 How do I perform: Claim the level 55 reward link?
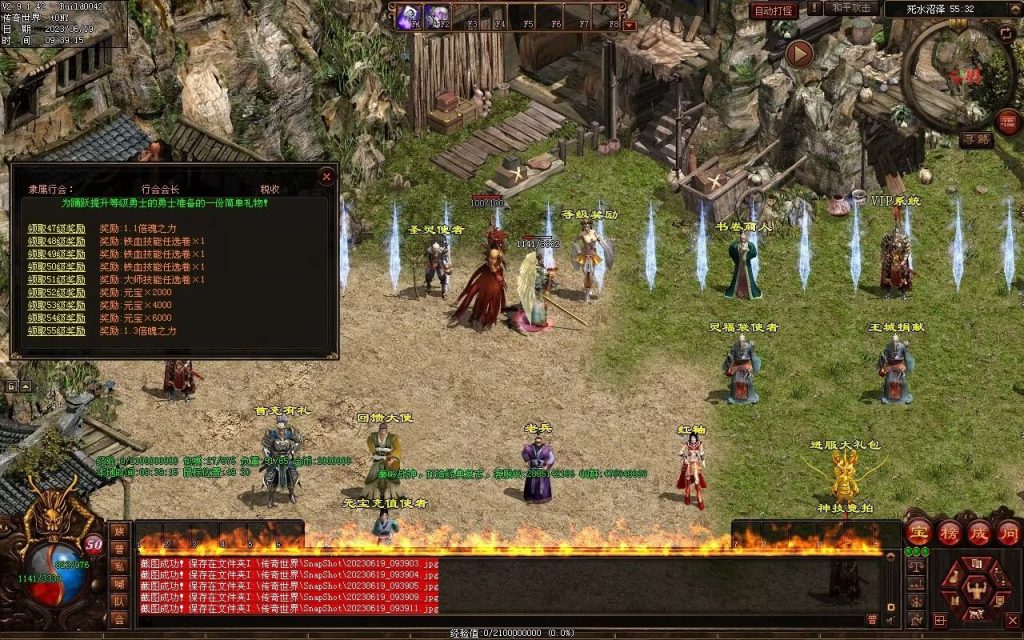(x=56, y=331)
